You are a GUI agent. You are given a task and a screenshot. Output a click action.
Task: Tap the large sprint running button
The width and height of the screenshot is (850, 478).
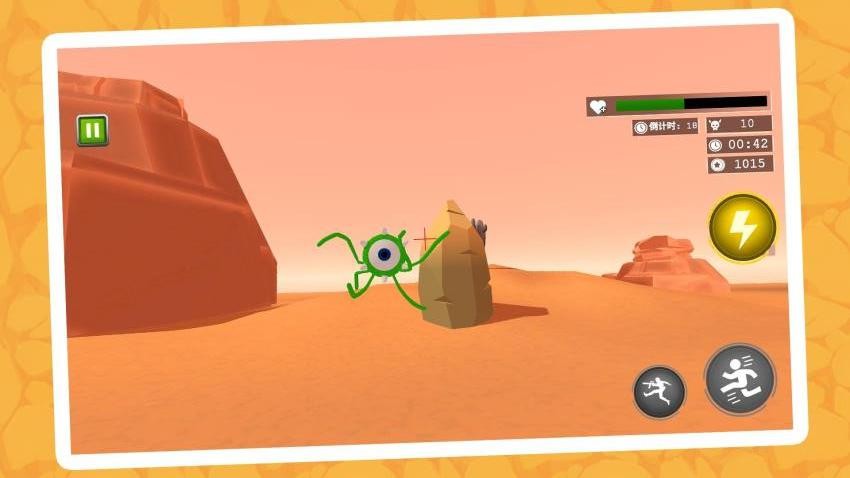tap(740, 379)
